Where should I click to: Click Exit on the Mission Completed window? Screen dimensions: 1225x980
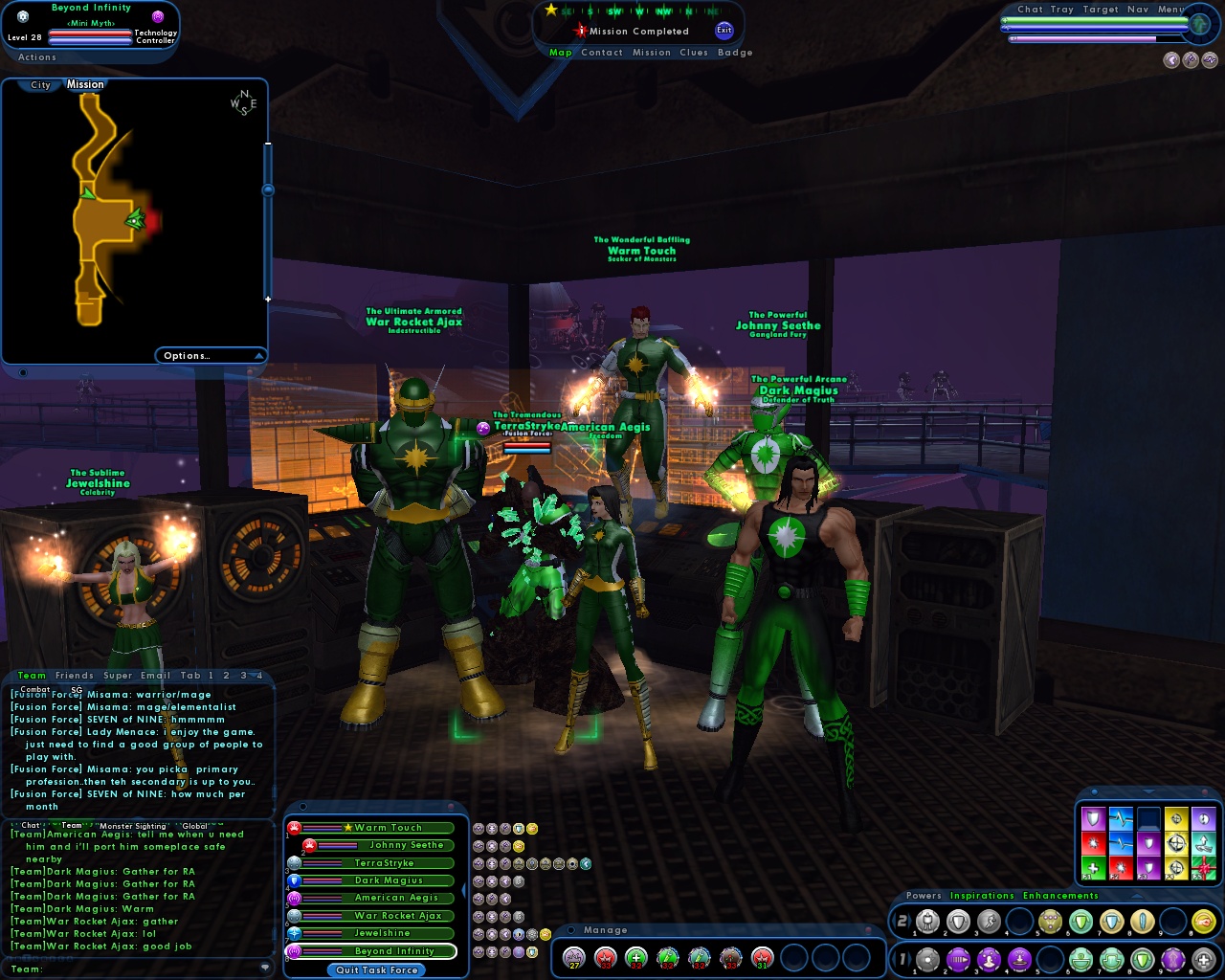(724, 30)
